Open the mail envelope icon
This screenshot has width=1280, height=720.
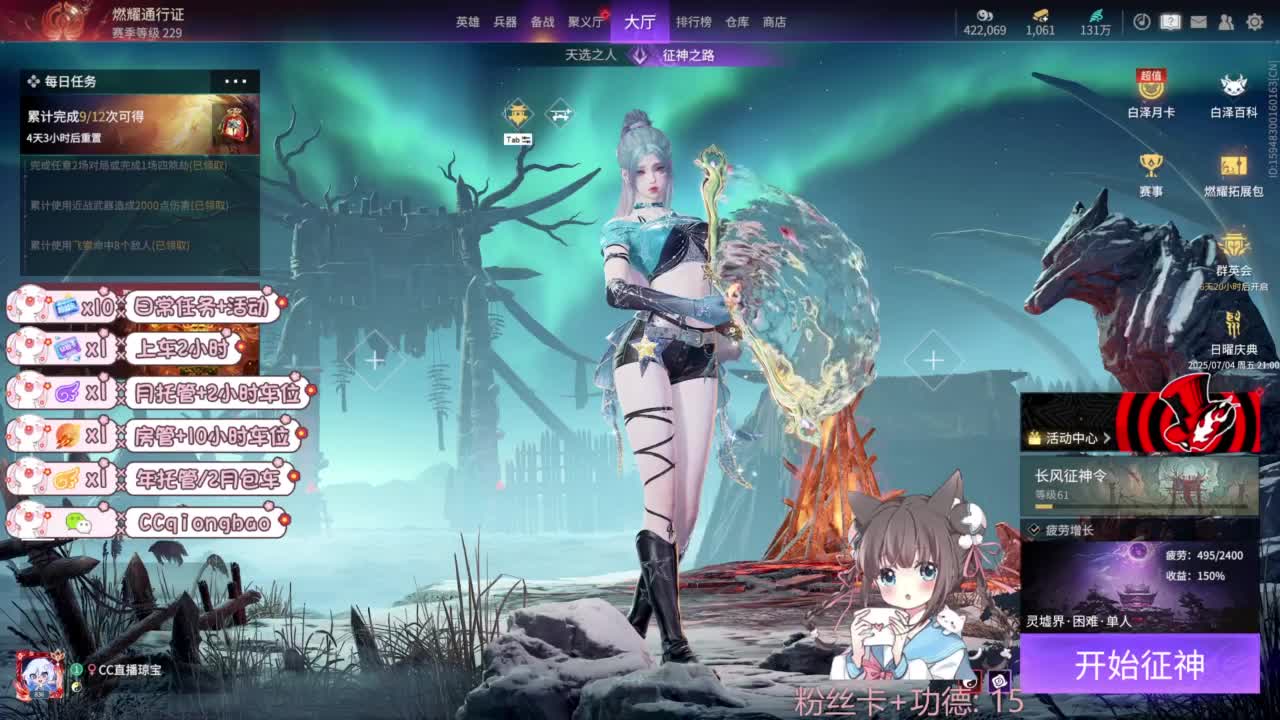[1198, 21]
